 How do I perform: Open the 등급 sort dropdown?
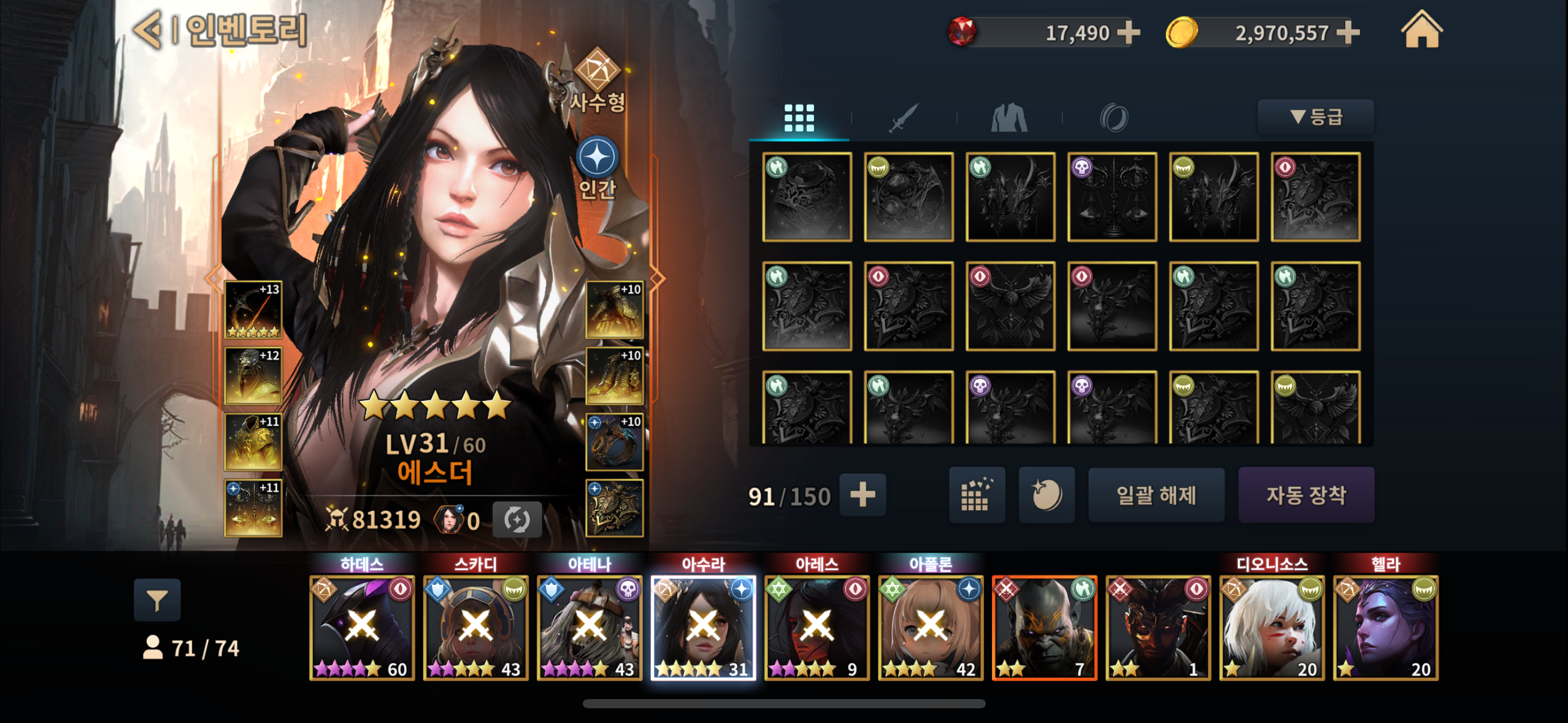[x=1316, y=117]
